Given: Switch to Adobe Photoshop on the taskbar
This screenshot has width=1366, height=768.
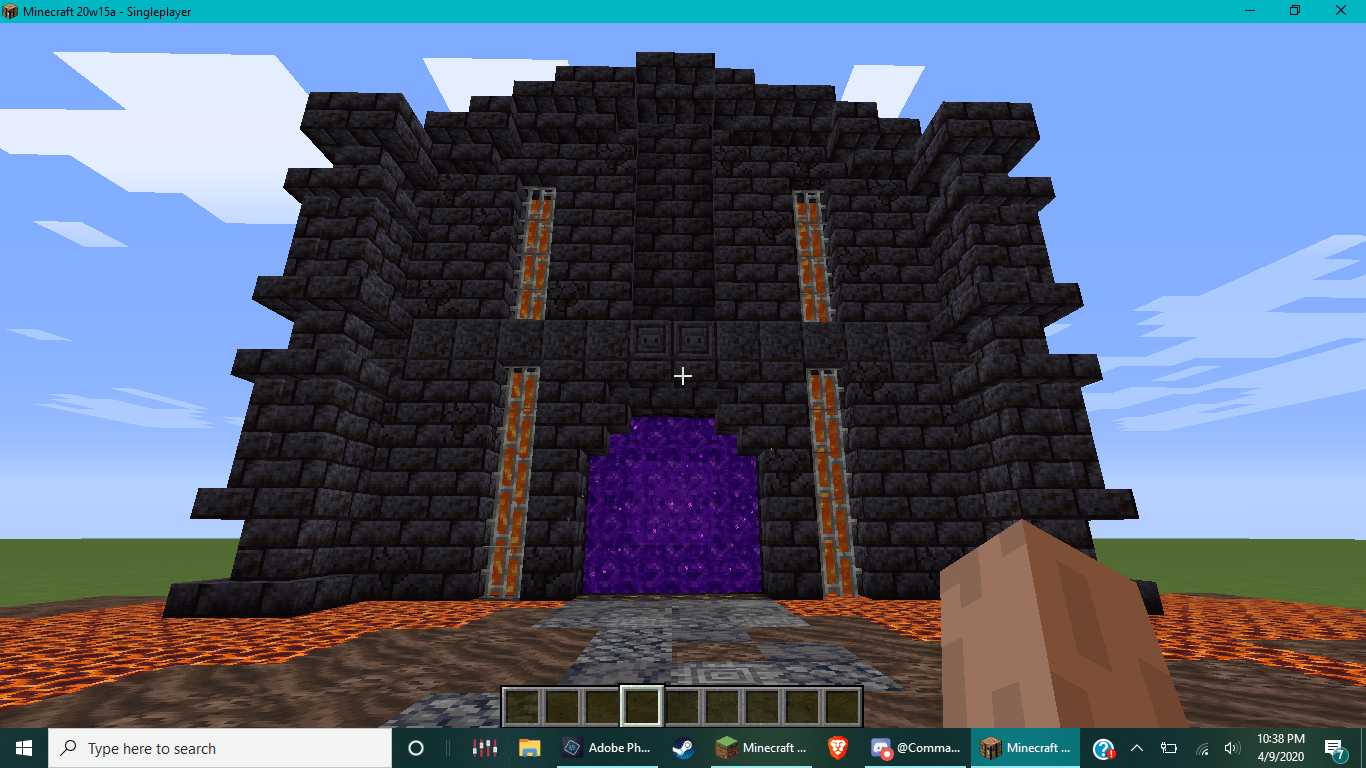Looking at the screenshot, I should pos(600,748).
